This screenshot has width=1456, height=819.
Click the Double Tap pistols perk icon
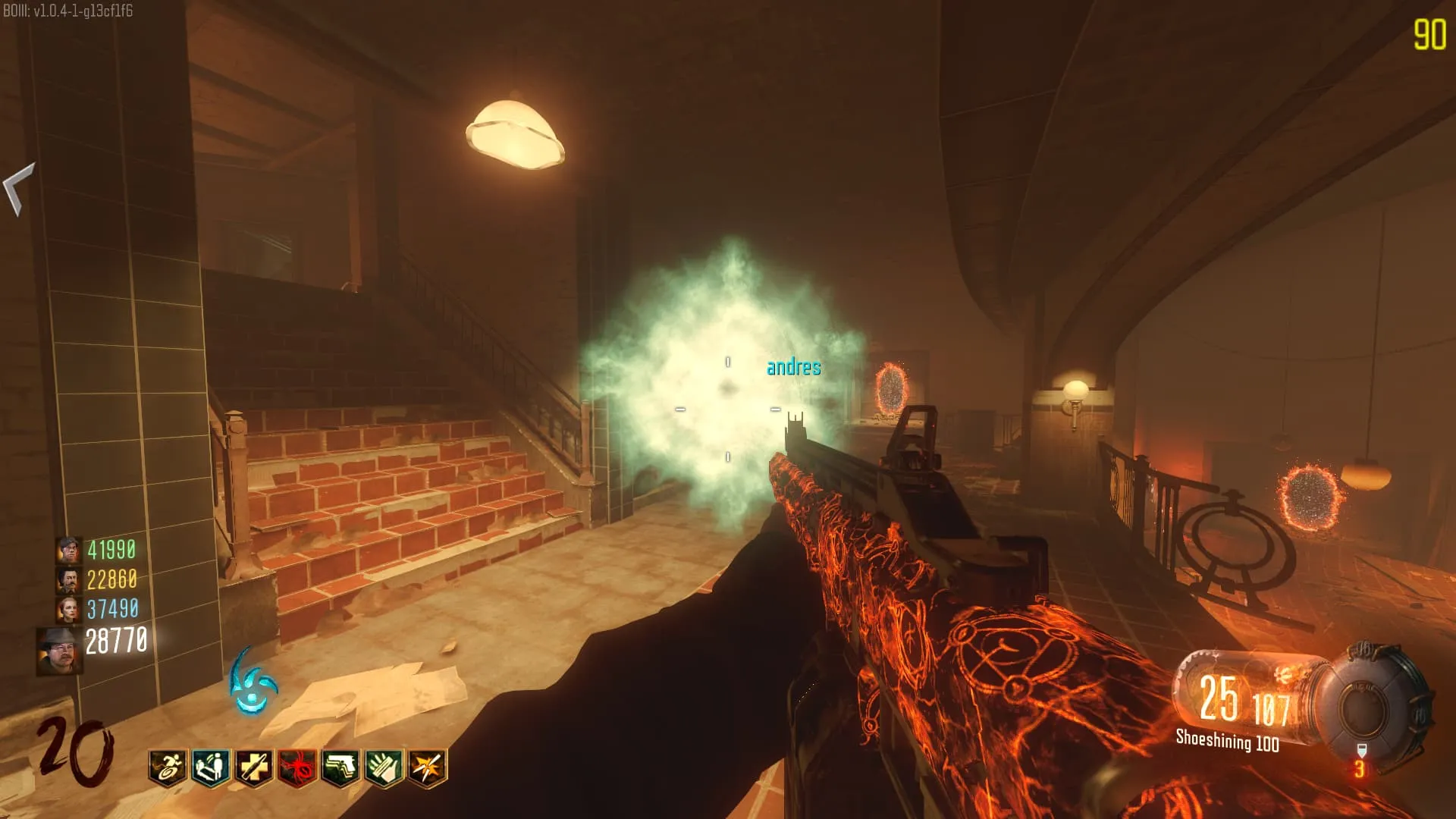coord(341,767)
